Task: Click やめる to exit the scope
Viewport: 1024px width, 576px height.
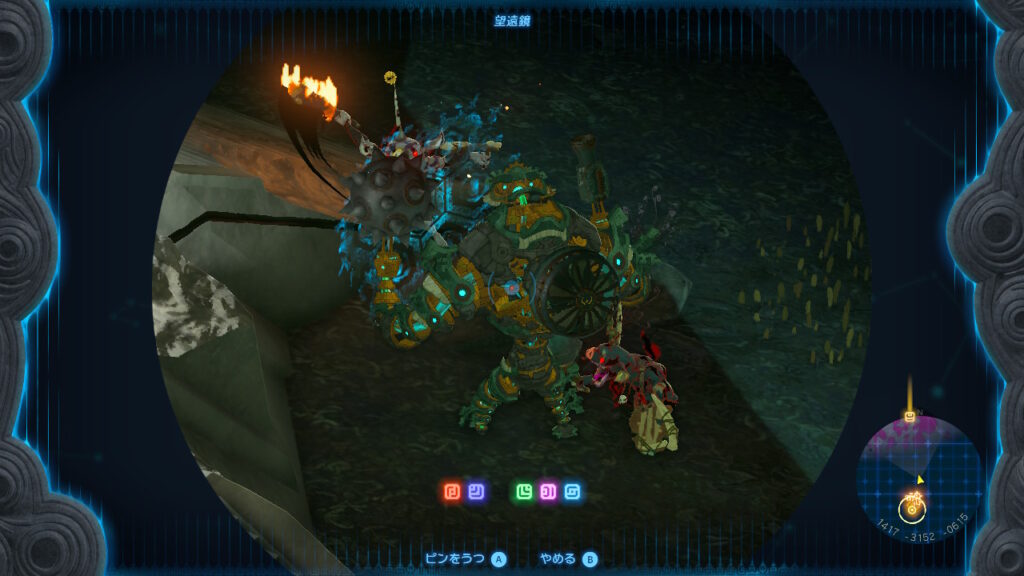Action: pyautogui.click(x=558, y=560)
